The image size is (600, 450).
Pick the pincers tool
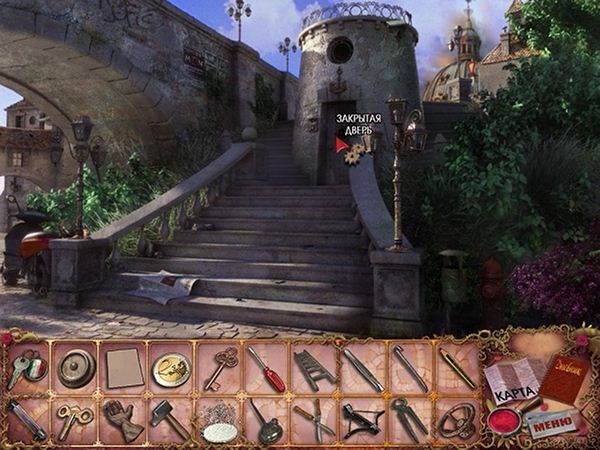[x=410, y=418]
